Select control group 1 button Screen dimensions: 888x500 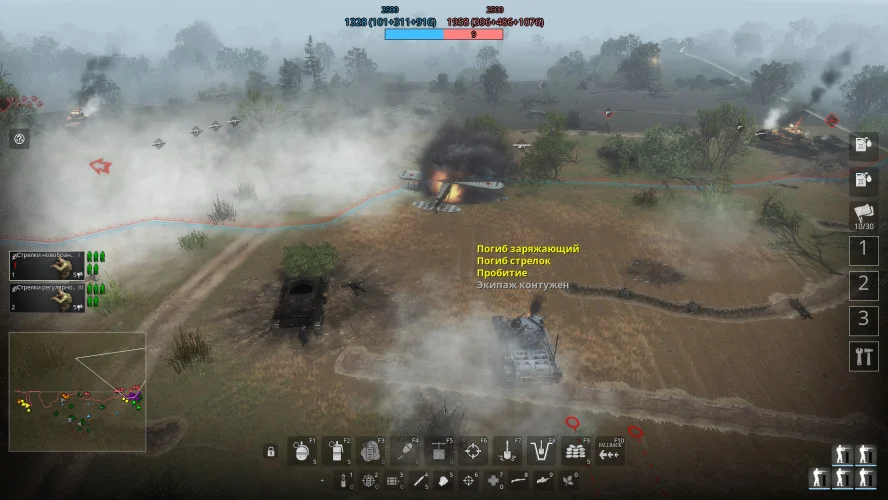[863, 250]
